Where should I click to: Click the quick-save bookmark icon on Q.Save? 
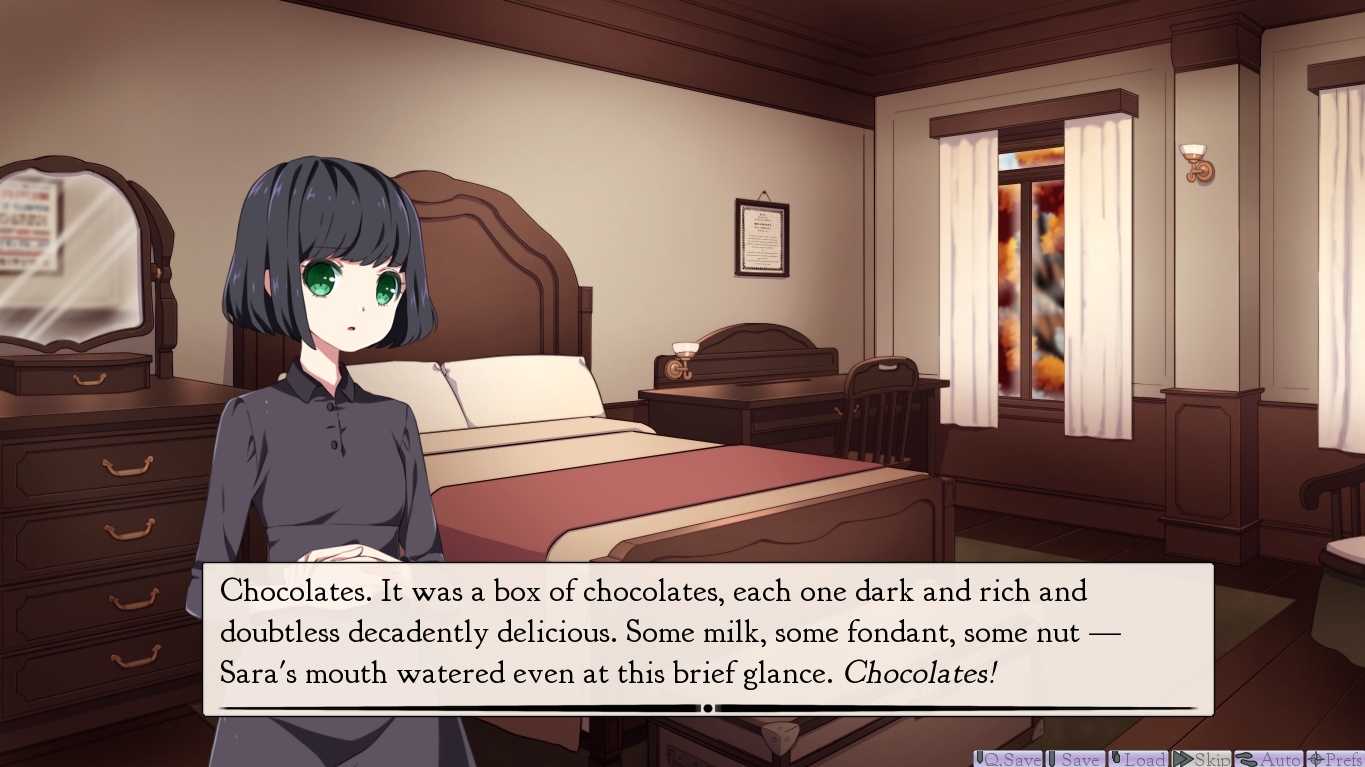click(x=979, y=759)
